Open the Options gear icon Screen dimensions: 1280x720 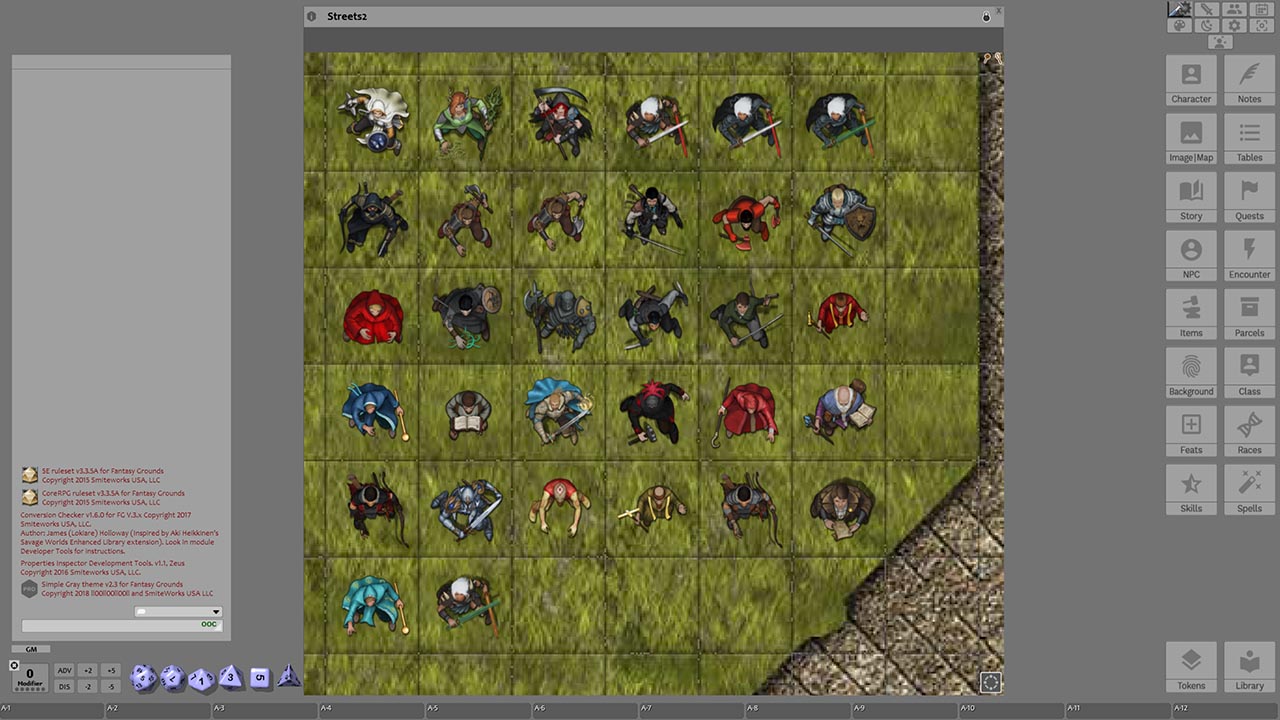coord(1234,25)
